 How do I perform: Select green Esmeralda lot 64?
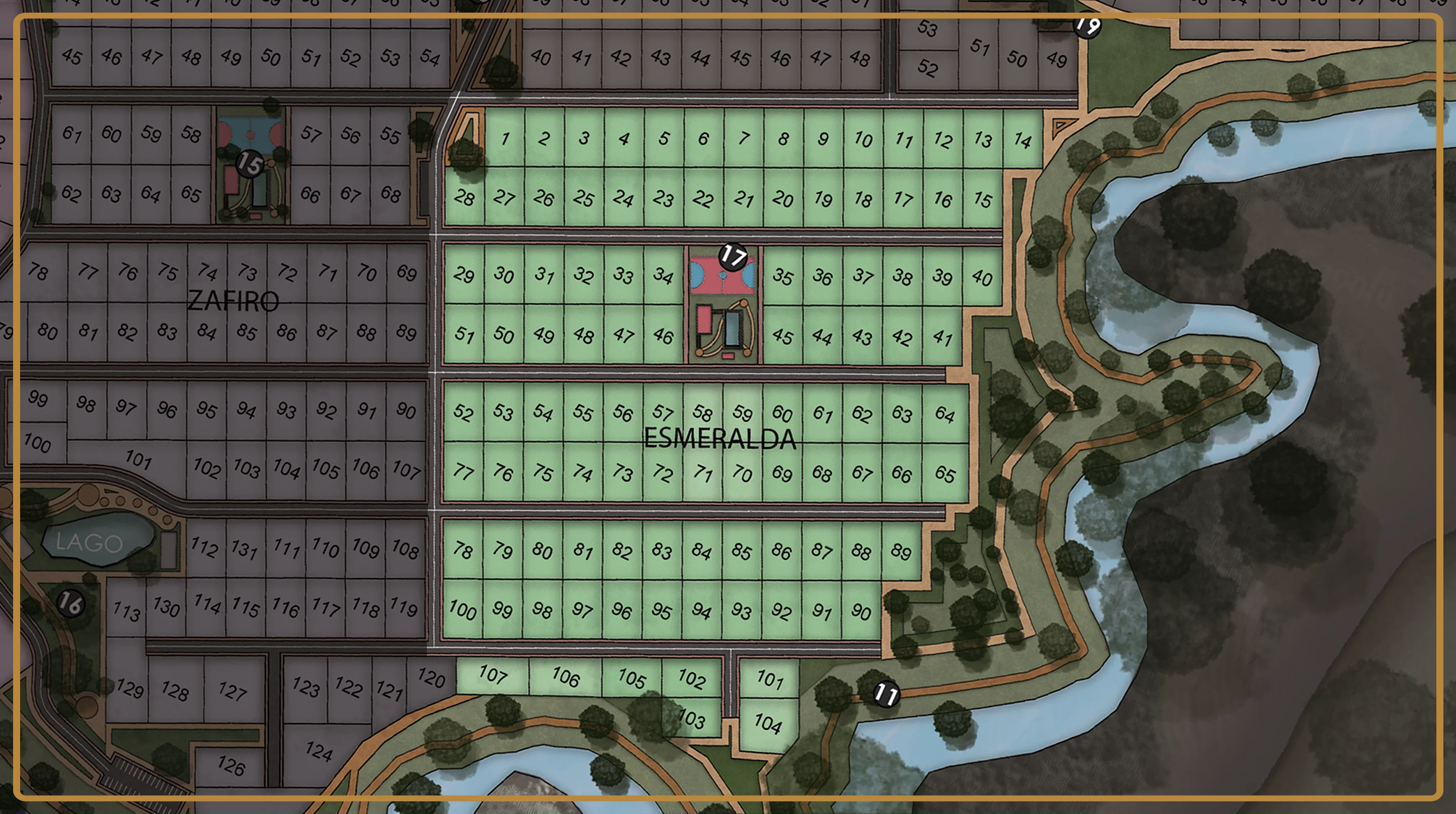(944, 414)
